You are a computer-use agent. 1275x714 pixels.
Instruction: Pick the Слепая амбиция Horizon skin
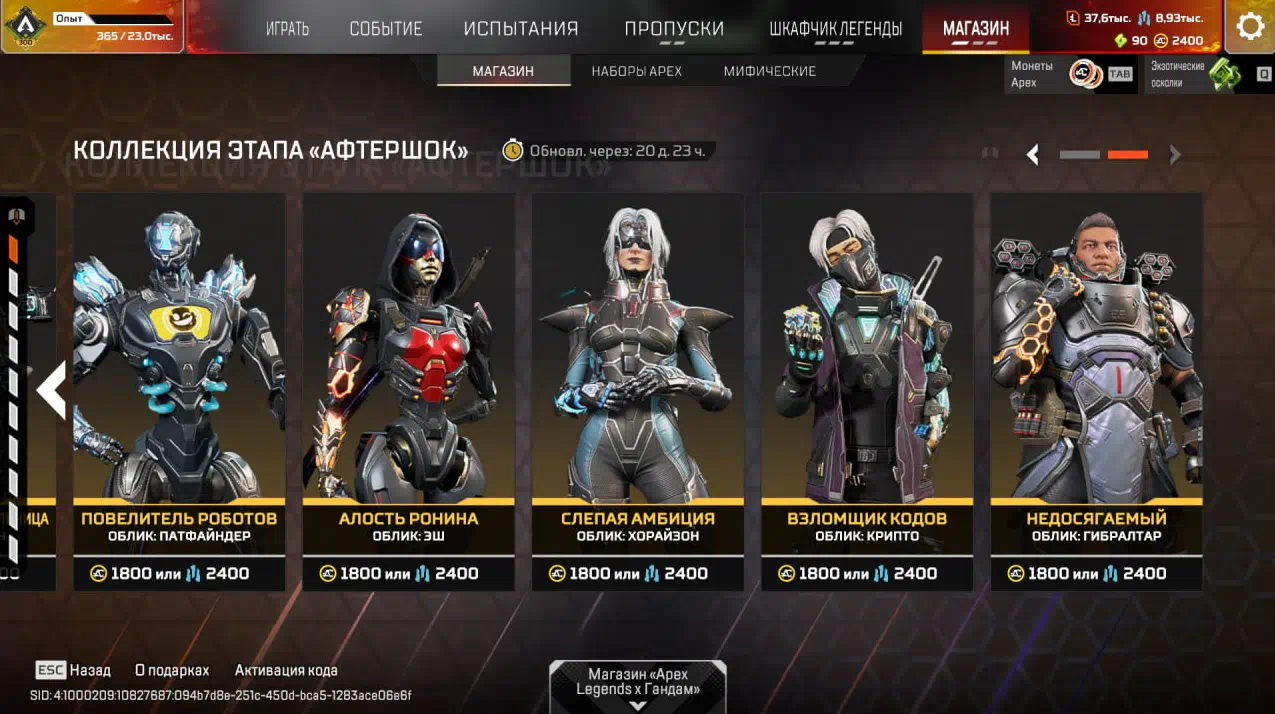pyautogui.click(x=637, y=390)
